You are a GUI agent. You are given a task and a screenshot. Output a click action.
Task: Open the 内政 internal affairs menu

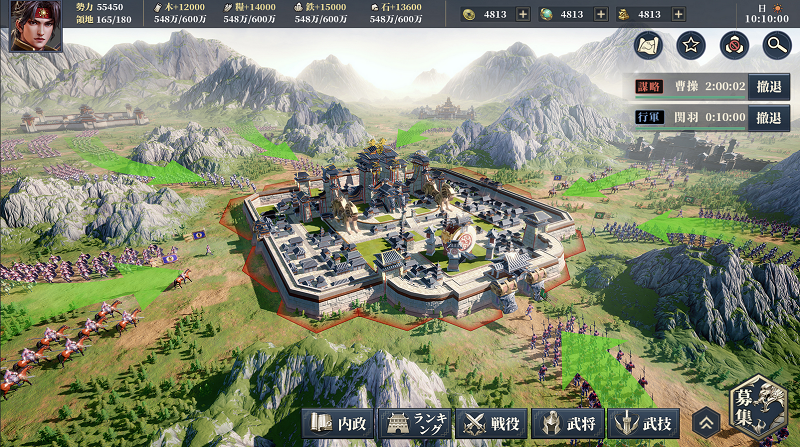pyautogui.click(x=341, y=423)
